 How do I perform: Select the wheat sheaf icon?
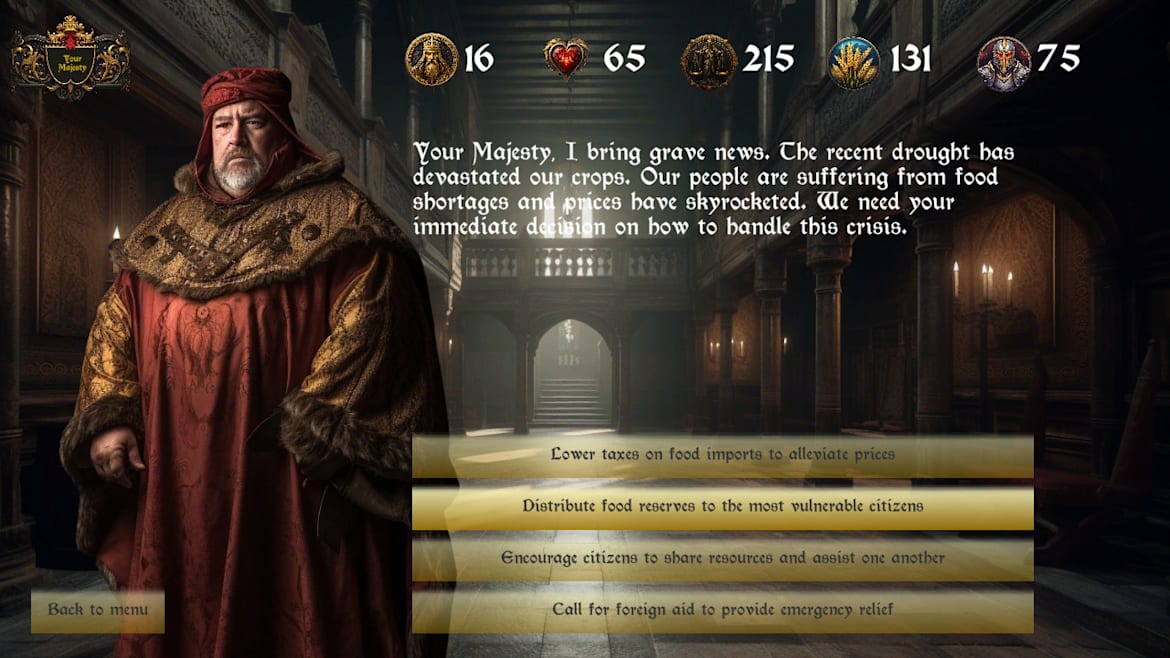tap(854, 62)
